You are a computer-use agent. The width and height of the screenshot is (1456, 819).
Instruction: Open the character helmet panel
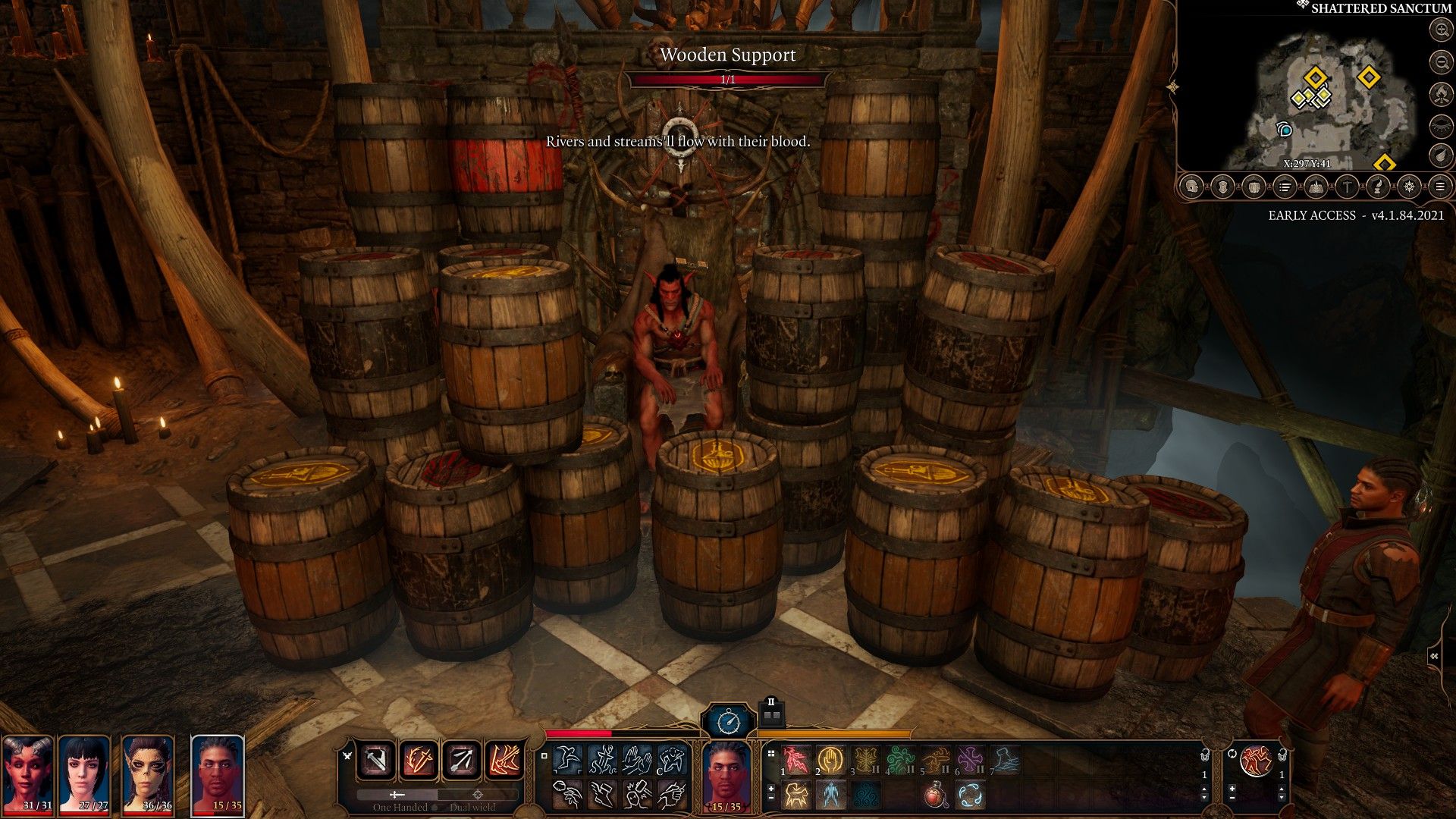pos(1192,187)
